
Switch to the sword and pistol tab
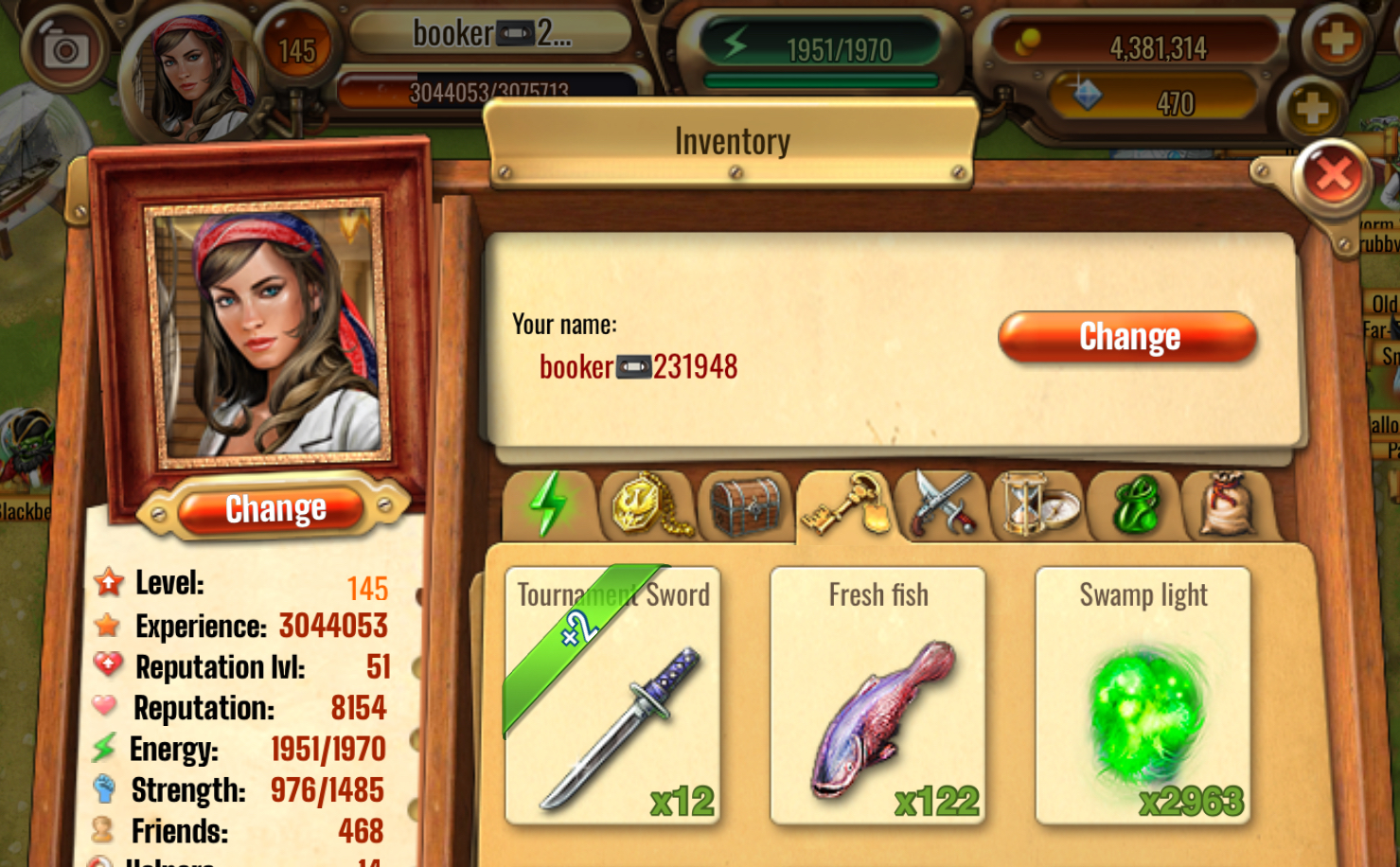click(943, 505)
